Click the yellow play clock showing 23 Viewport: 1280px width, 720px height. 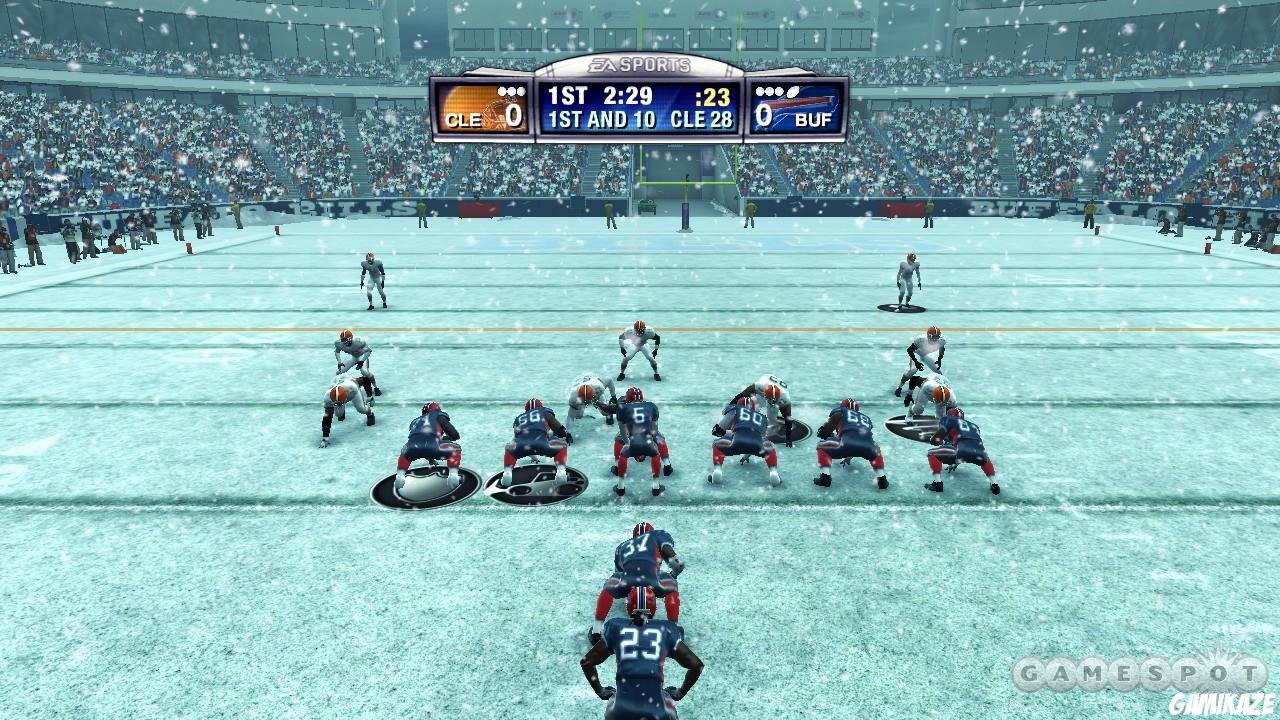click(714, 98)
